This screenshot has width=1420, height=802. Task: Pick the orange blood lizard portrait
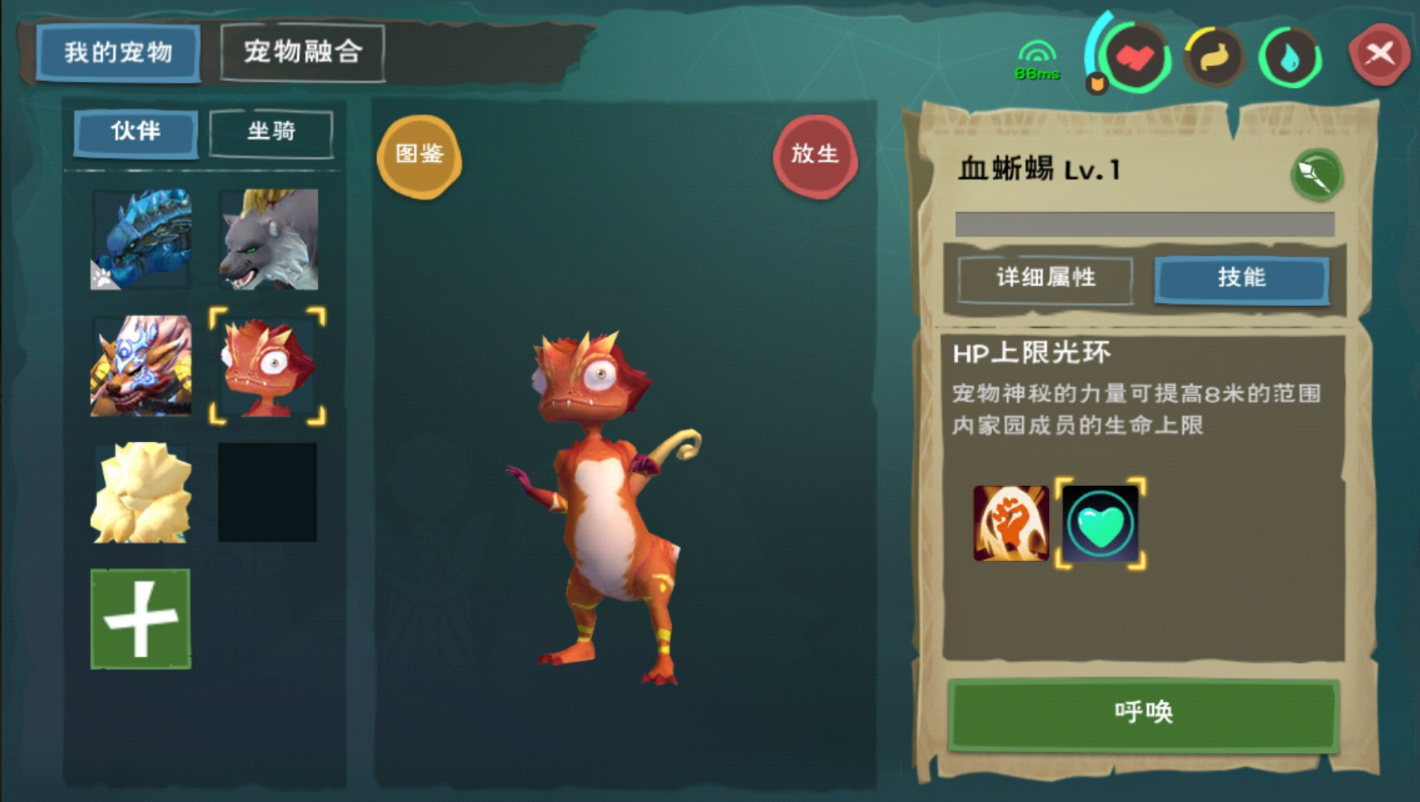click(268, 366)
